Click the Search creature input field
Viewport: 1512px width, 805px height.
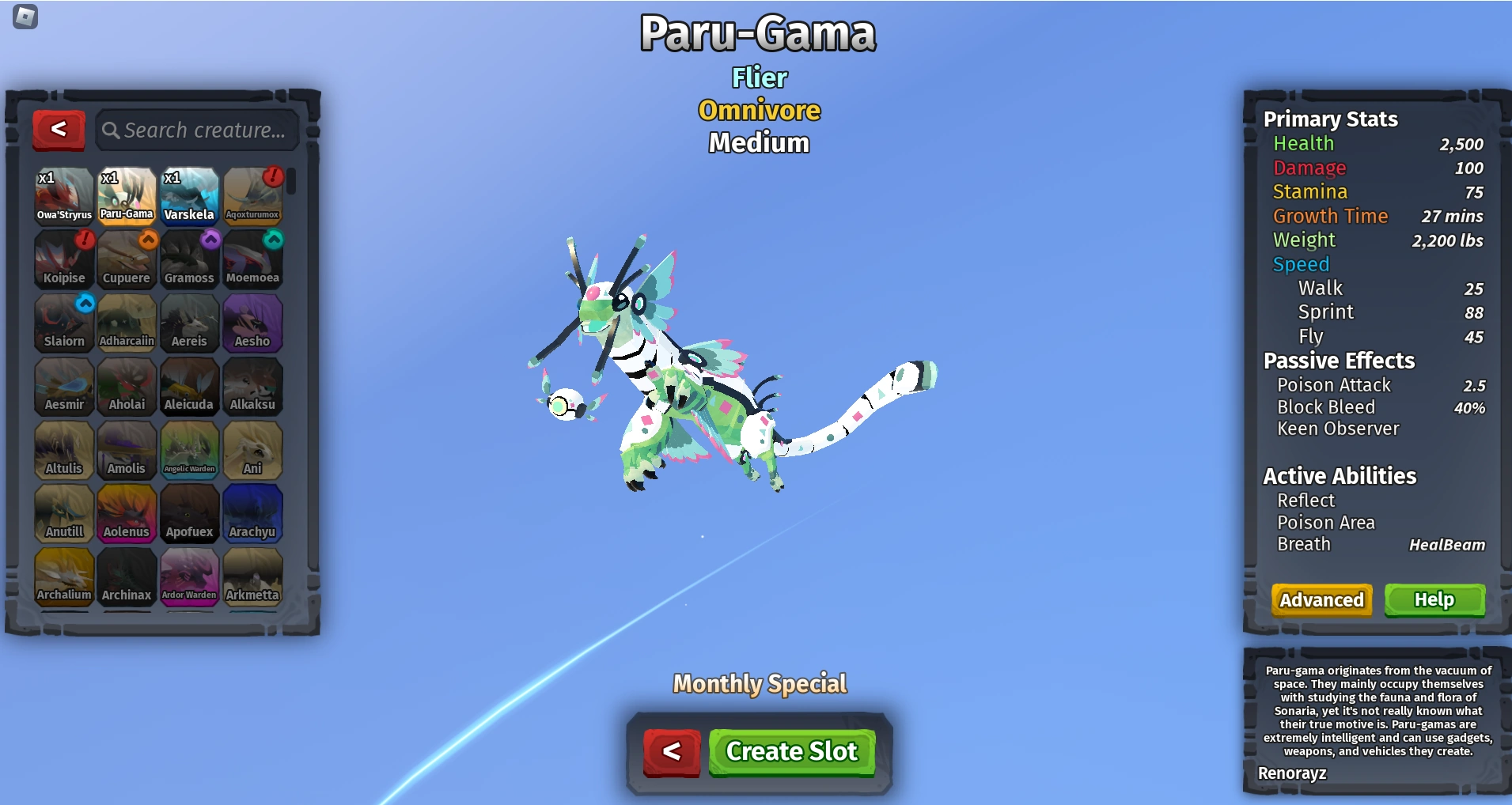tap(198, 130)
